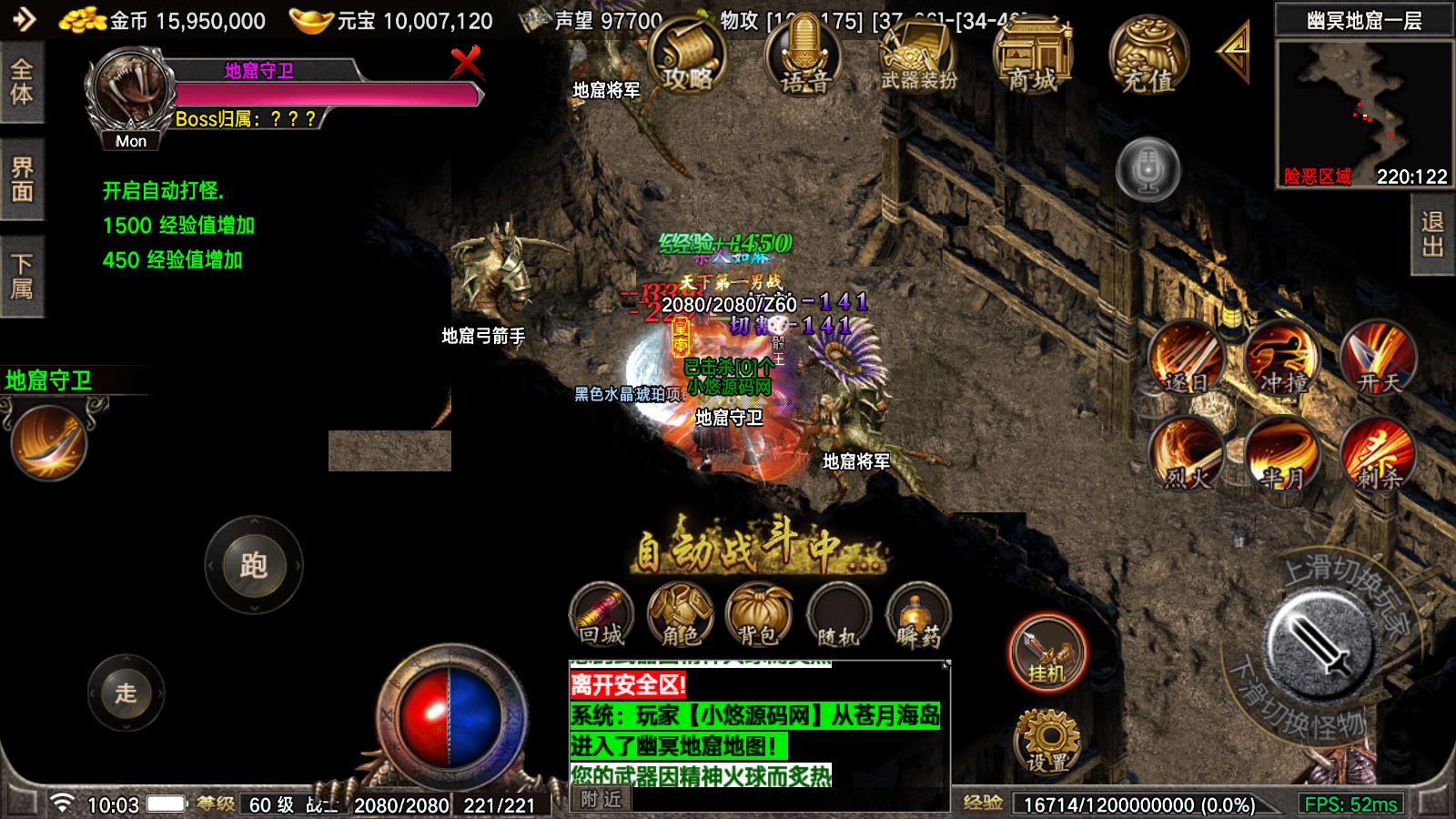Cast the 开天 skill
Viewport: 1456px width, 819px height.
[1379, 358]
